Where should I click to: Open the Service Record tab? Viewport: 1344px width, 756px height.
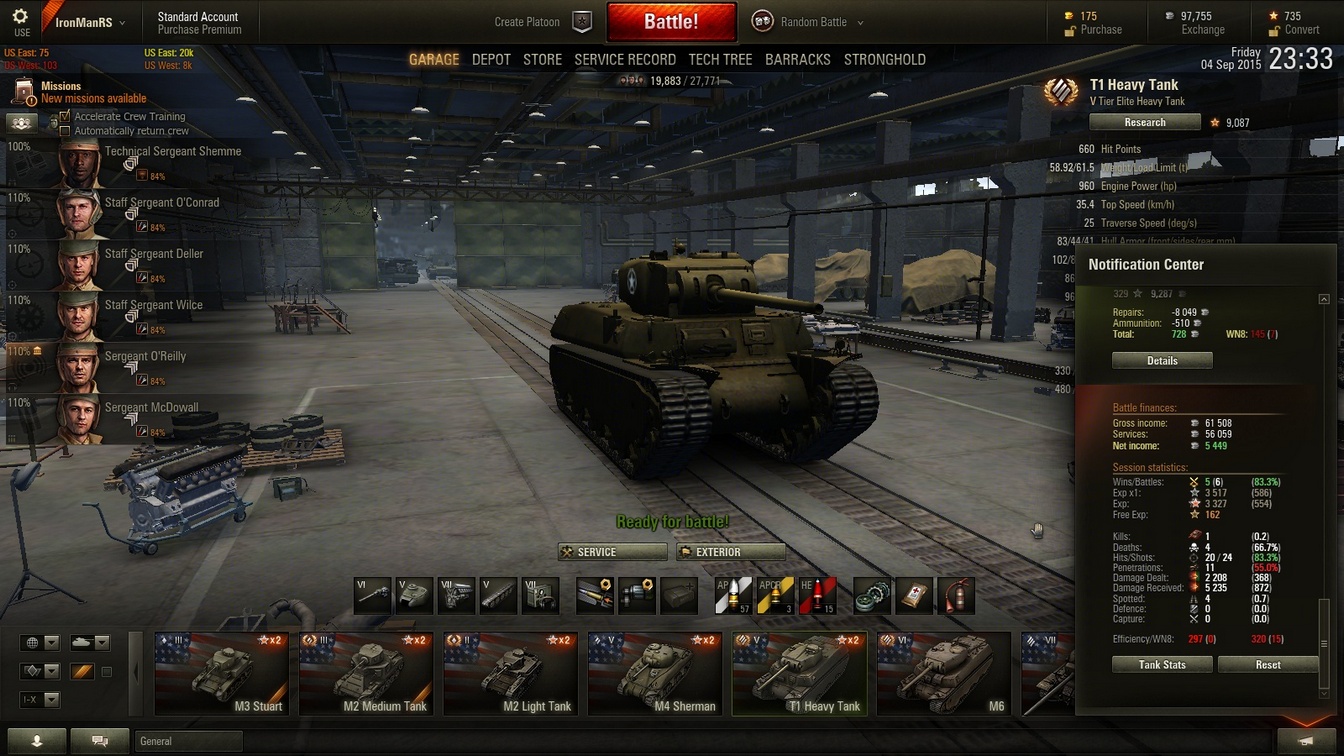click(625, 60)
